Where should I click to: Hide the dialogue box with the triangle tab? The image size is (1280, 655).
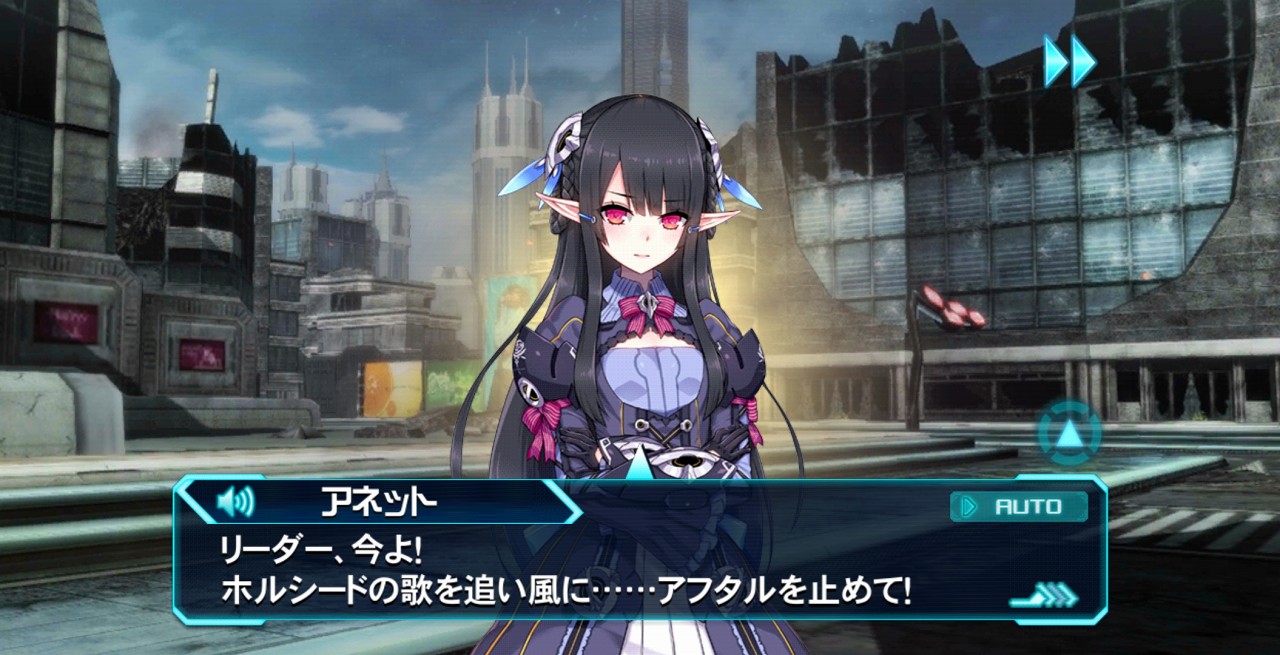tap(638, 465)
